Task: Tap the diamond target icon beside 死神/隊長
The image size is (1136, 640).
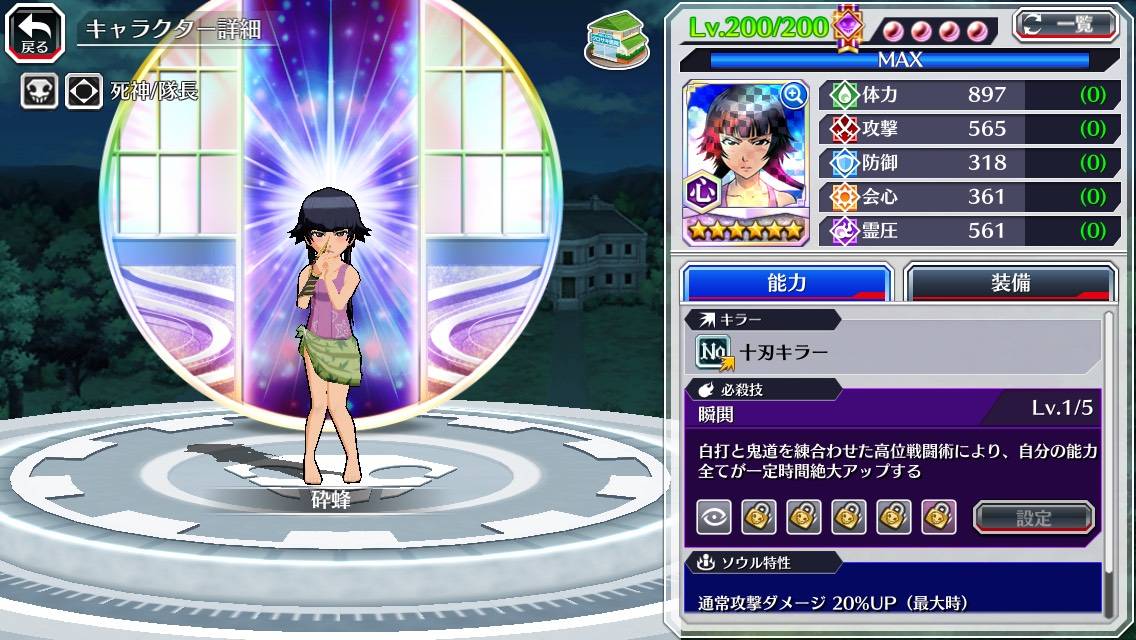Action: coord(83,92)
